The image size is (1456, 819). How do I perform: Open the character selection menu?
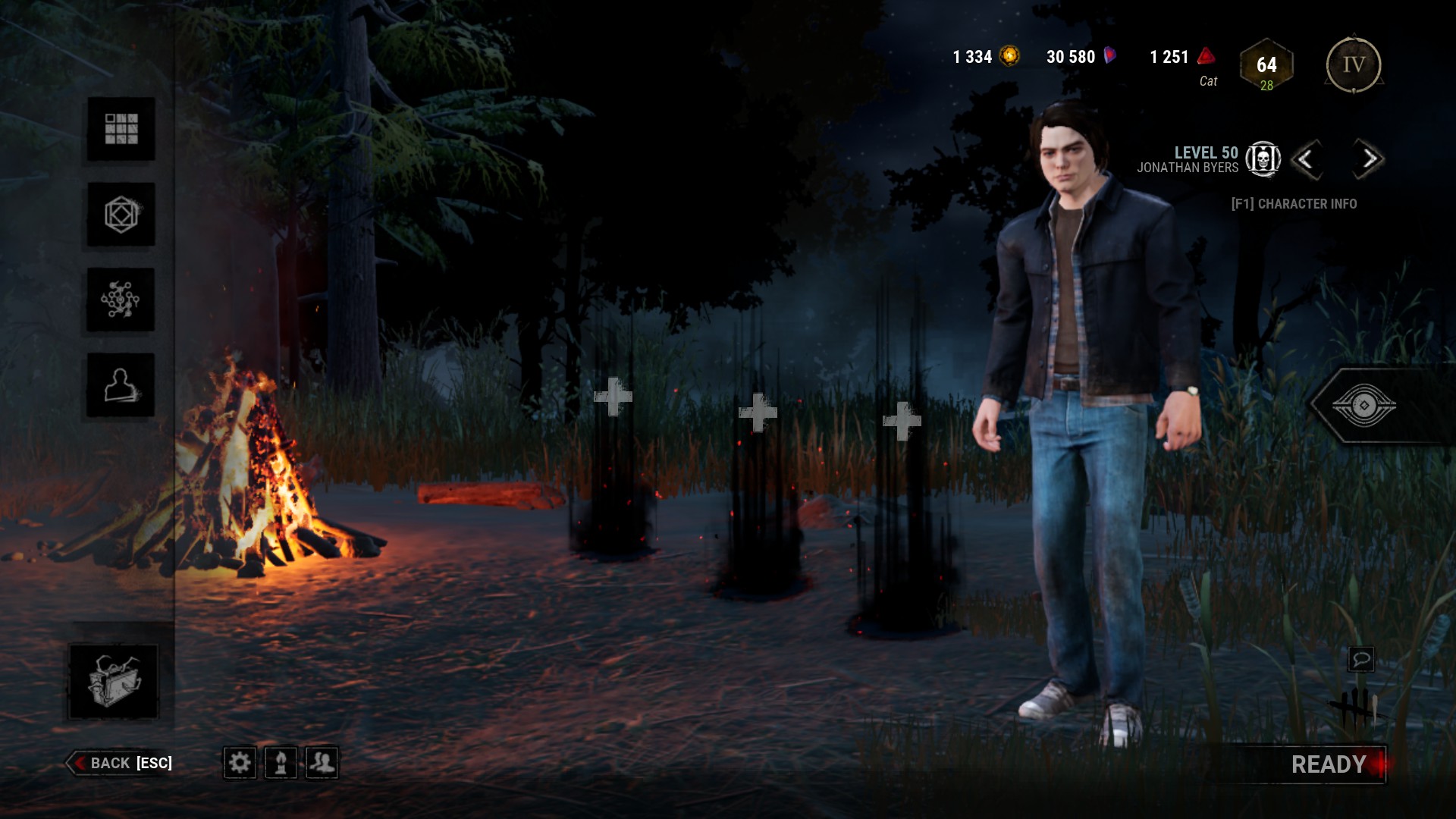[x=121, y=385]
